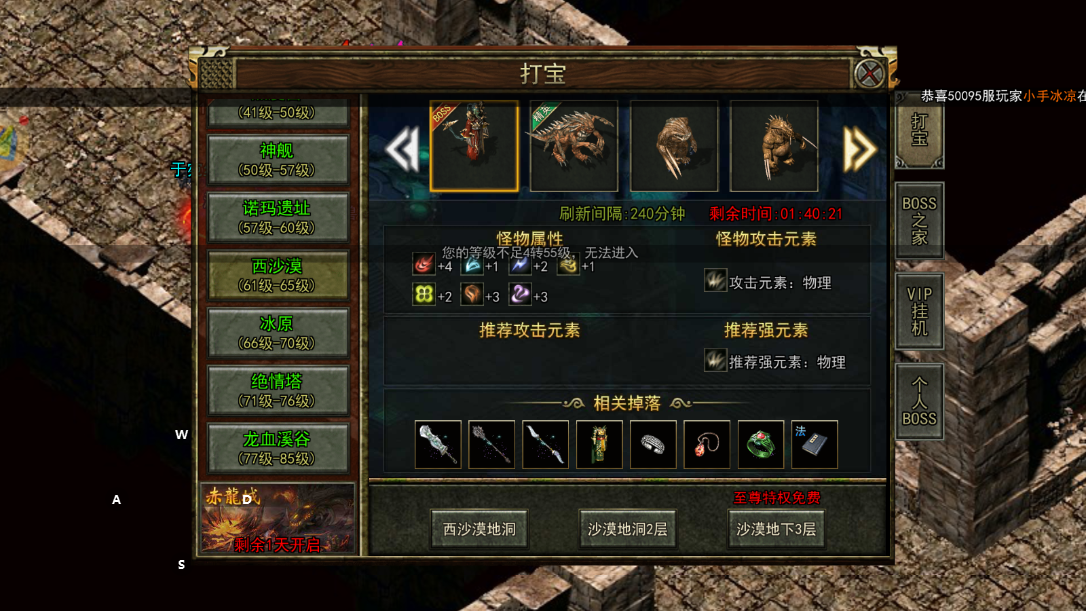Enter 西沙漠地洞

tap(479, 529)
